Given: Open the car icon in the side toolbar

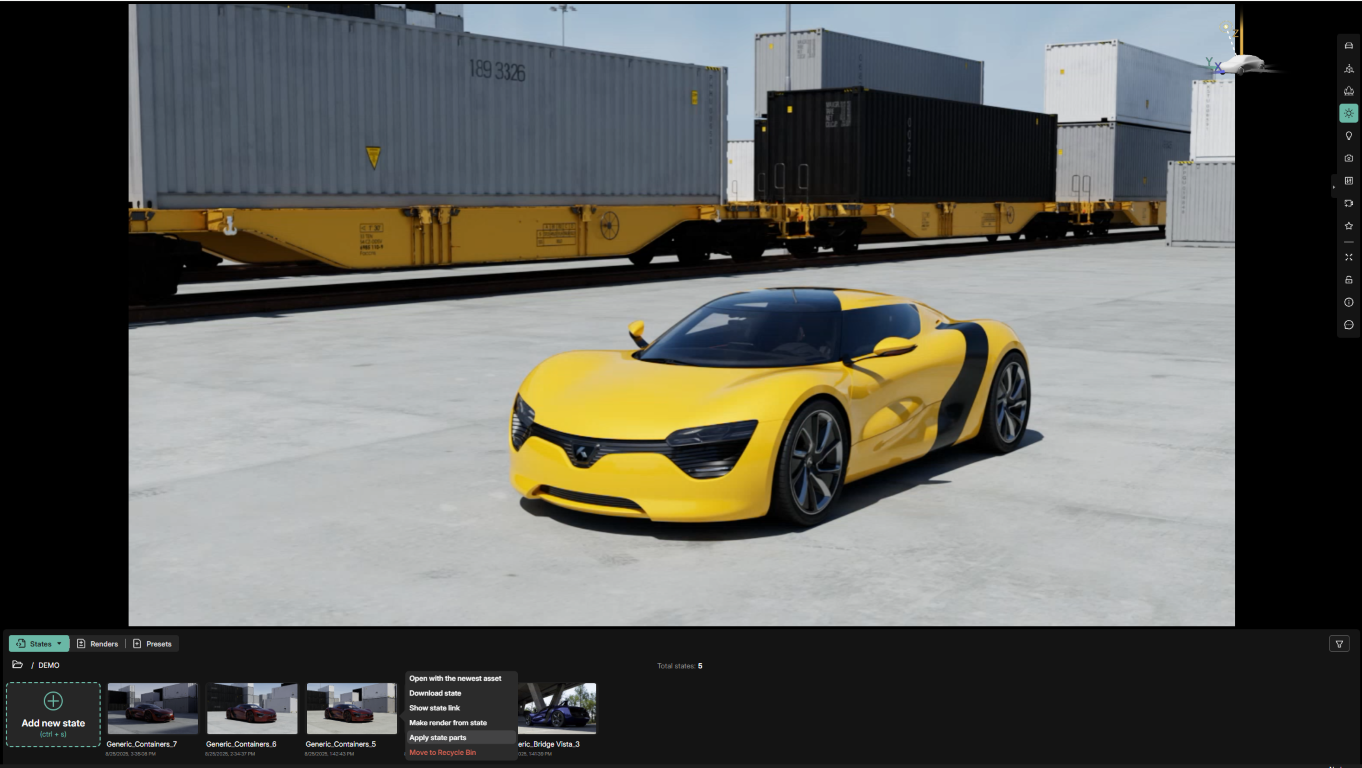Looking at the screenshot, I should [1348, 46].
